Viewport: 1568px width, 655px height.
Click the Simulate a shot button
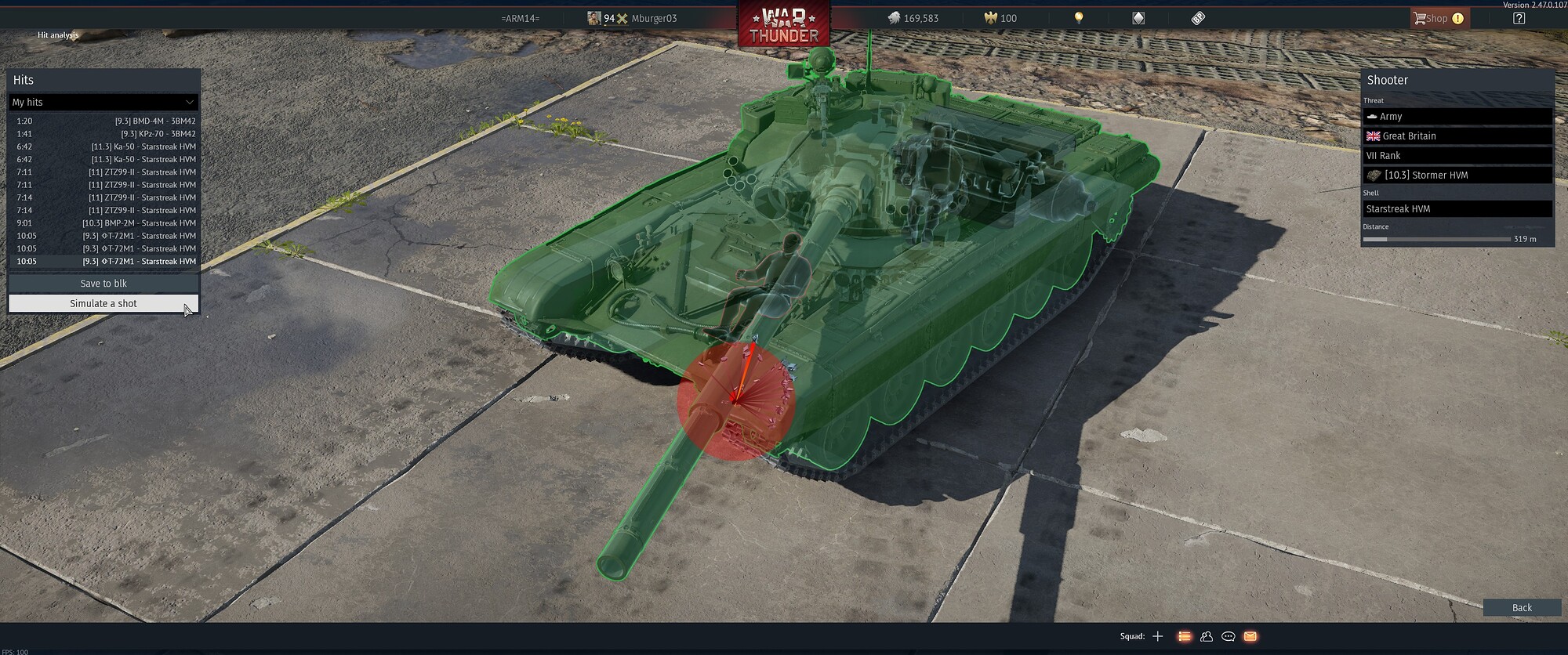(103, 303)
